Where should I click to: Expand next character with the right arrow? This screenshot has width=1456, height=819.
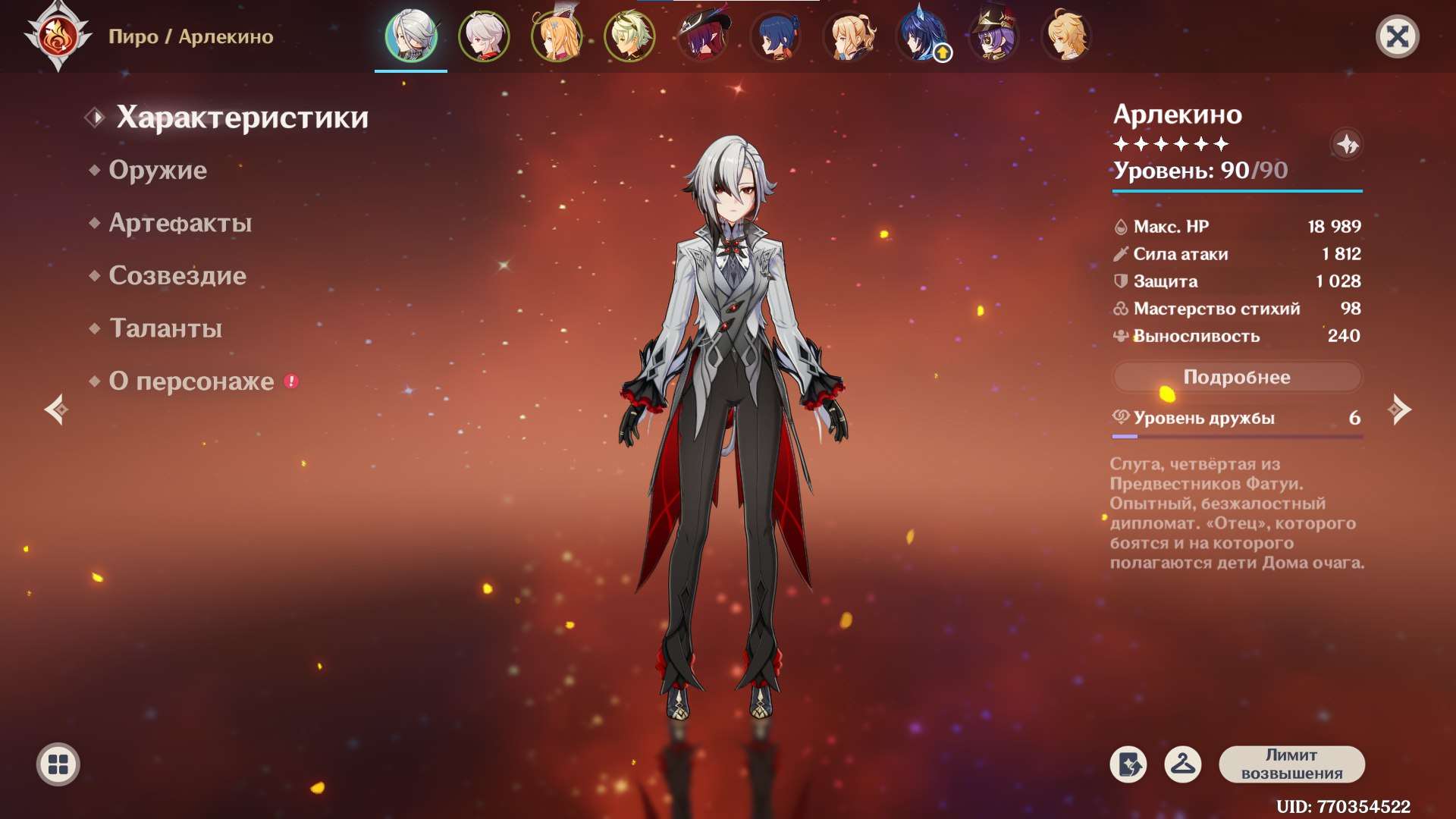click(1399, 409)
